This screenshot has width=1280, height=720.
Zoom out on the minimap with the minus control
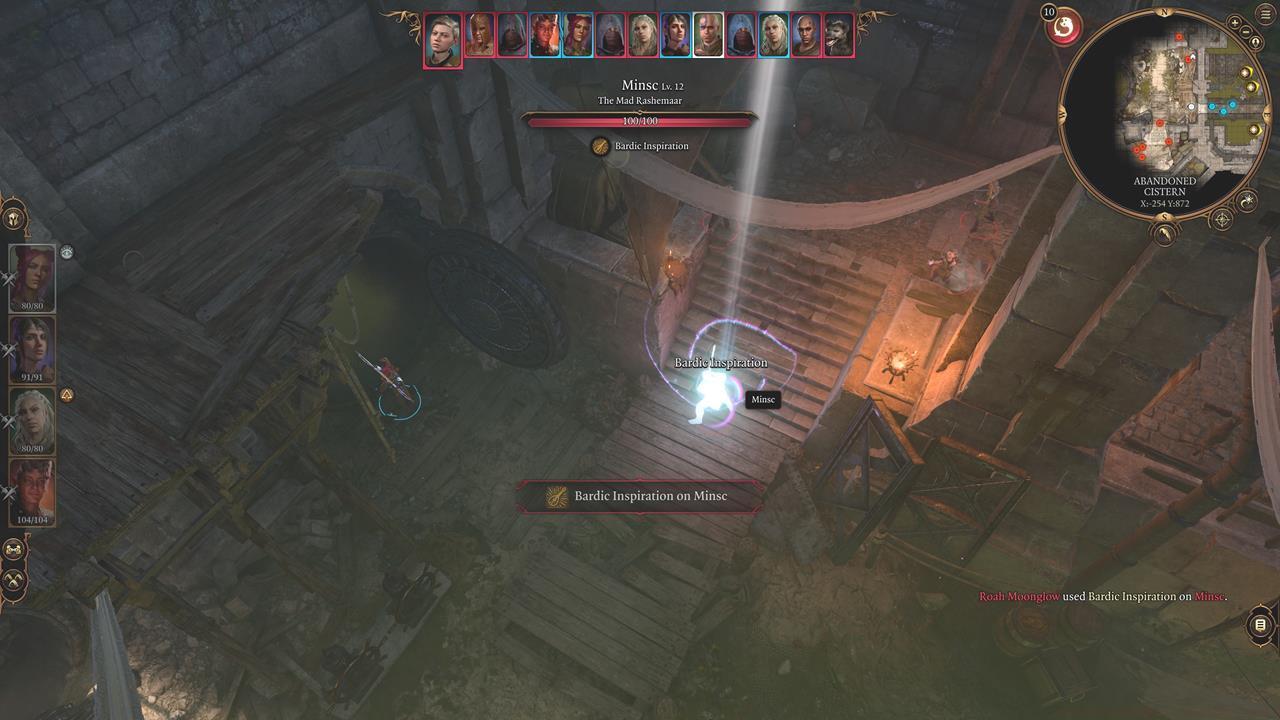(x=1246, y=33)
